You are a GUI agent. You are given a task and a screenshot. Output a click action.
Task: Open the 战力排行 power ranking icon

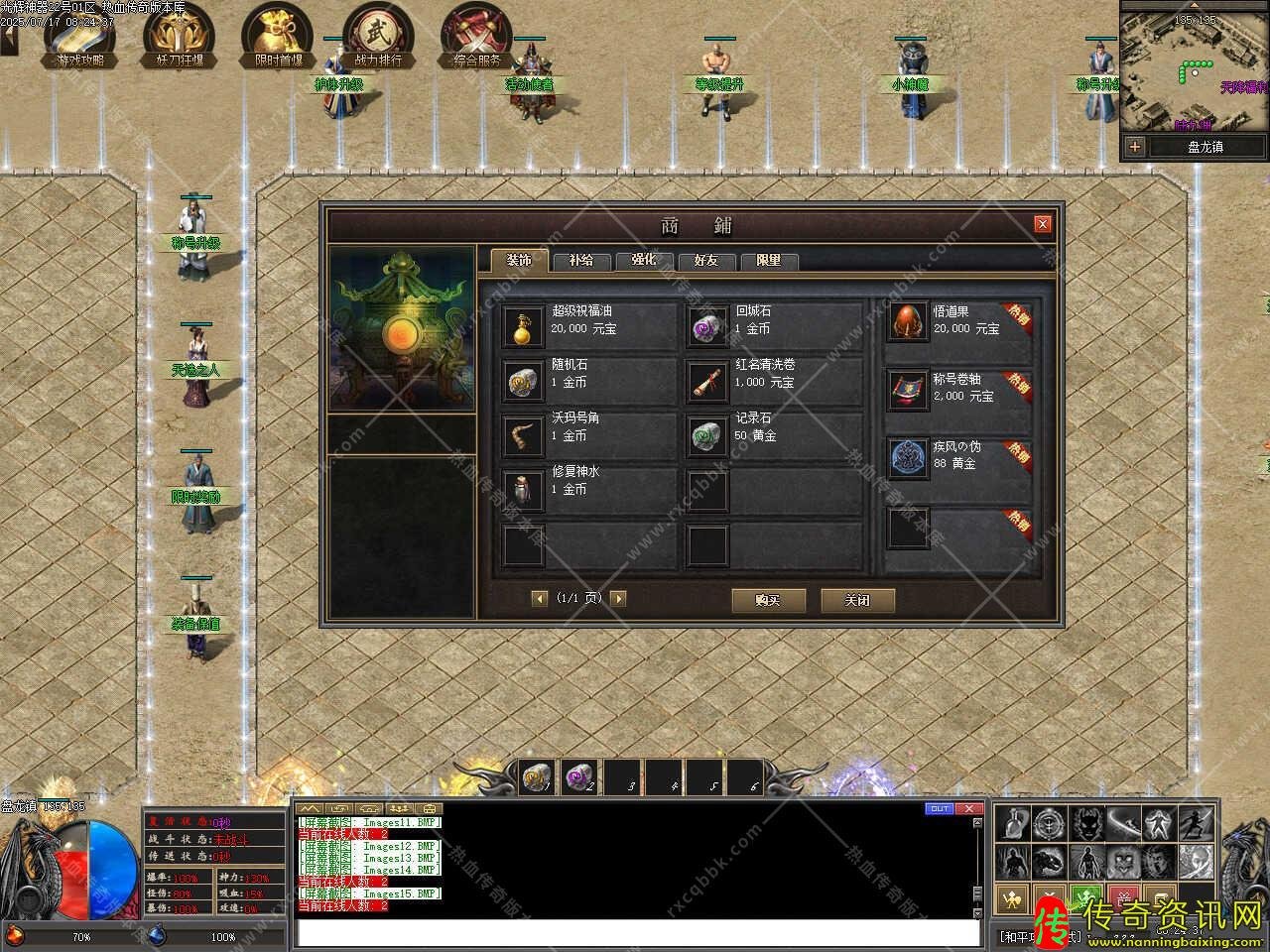click(x=377, y=35)
